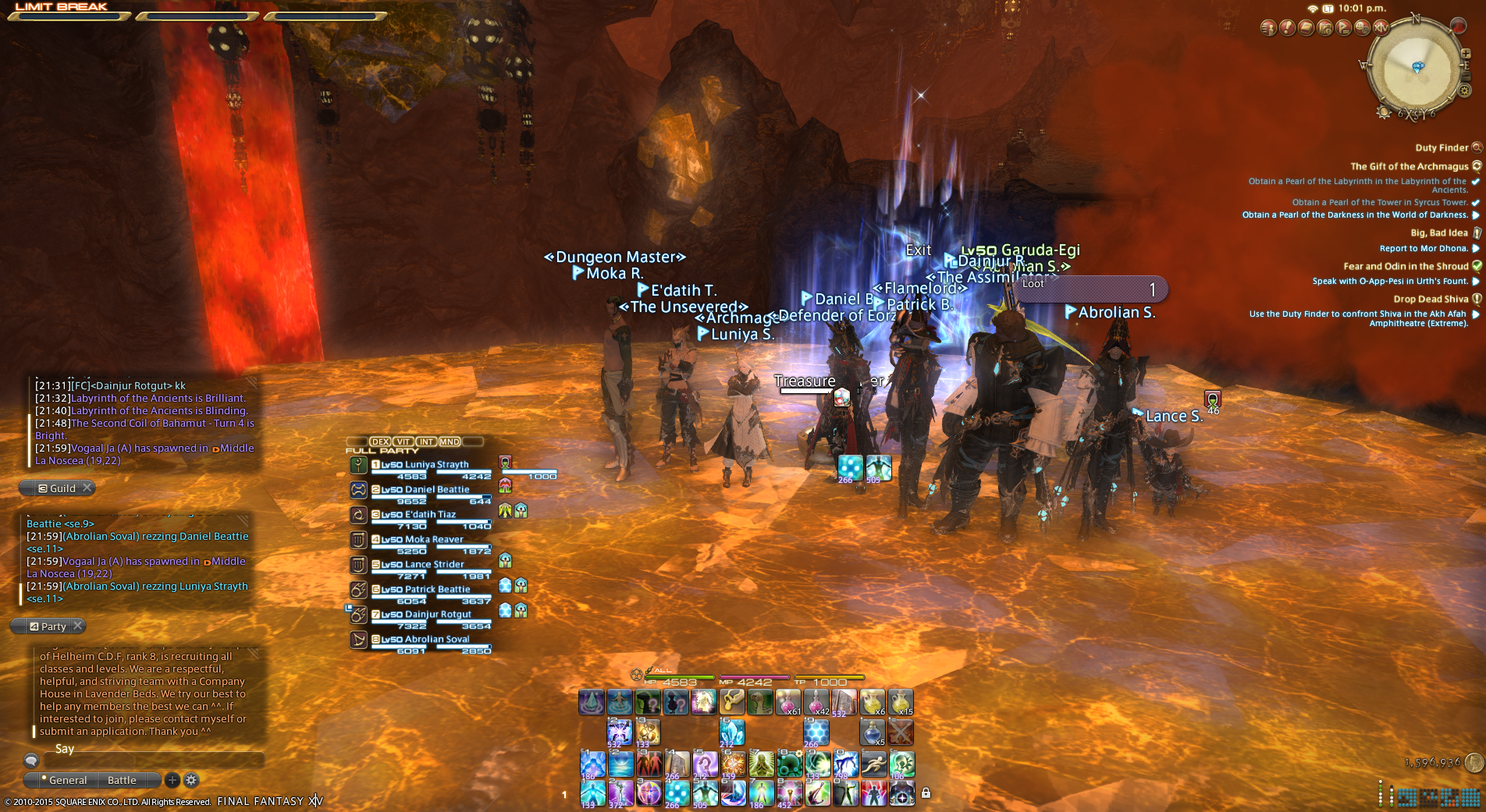This screenshot has width=1486, height=812.
Task: Close the Party chat window
Action: 77,626
